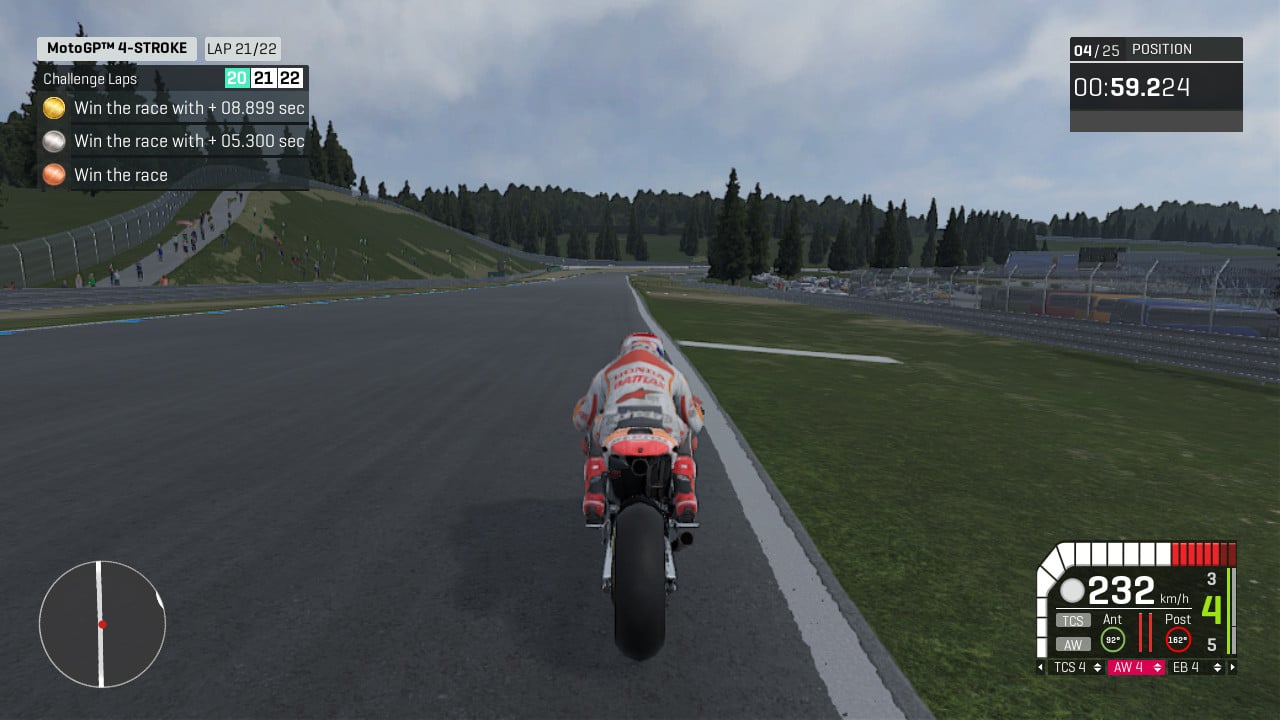Click the gold medal challenge icon
1280x720 pixels.
coord(53,107)
